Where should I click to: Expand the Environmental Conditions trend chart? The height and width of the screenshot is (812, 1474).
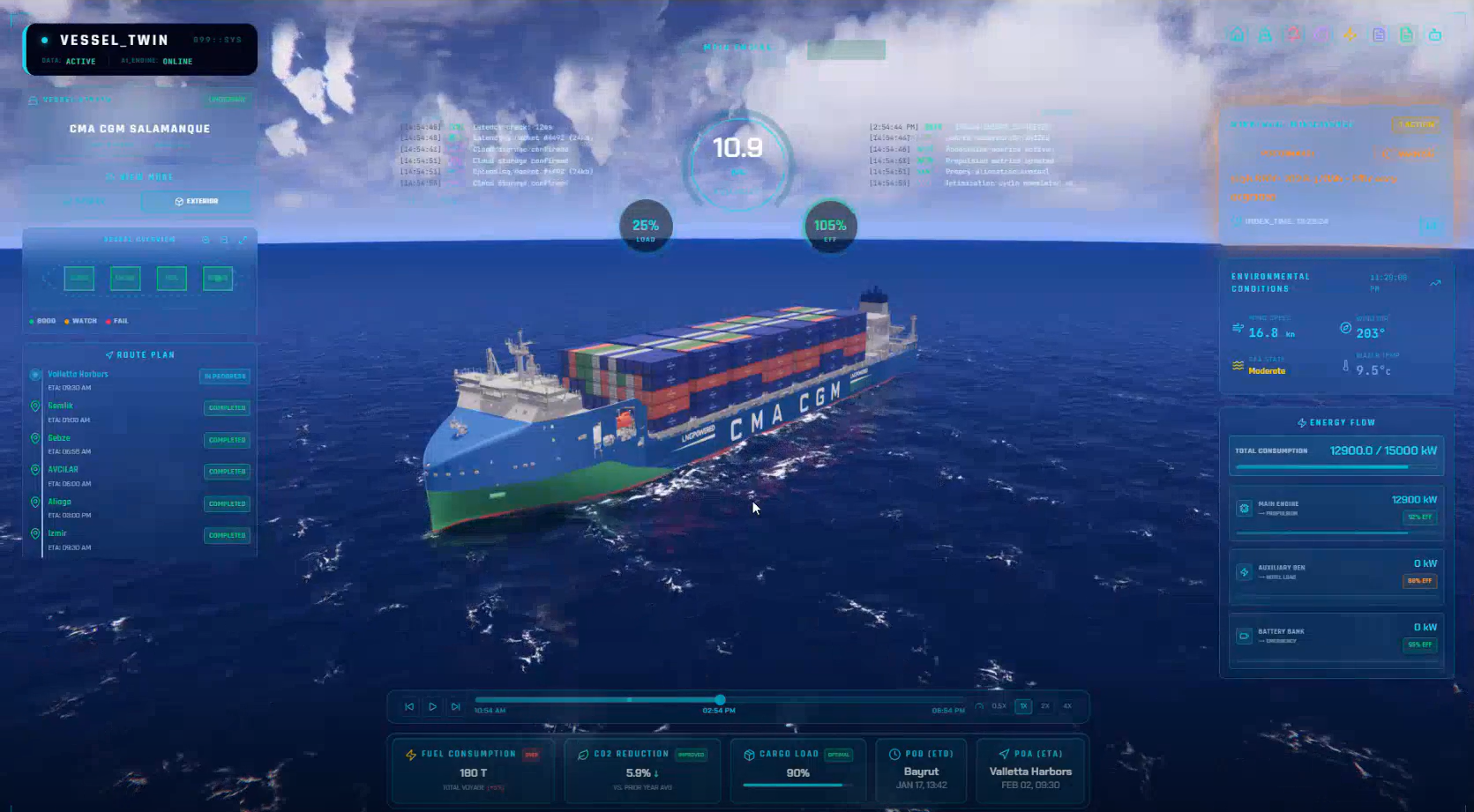[1435, 283]
